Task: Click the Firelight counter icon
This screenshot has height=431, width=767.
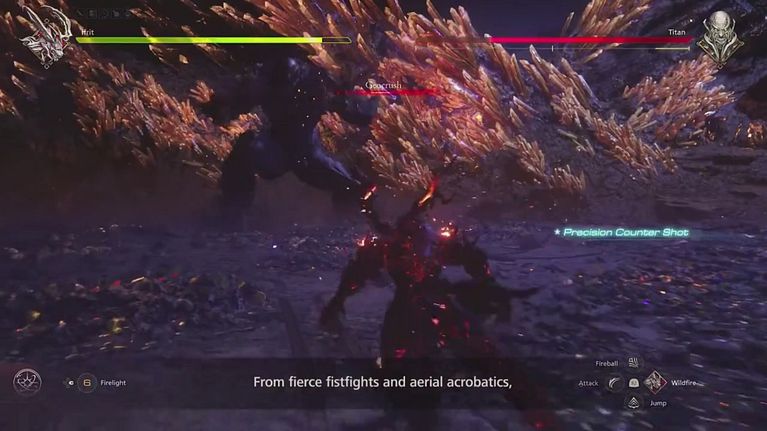Action: click(x=87, y=382)
